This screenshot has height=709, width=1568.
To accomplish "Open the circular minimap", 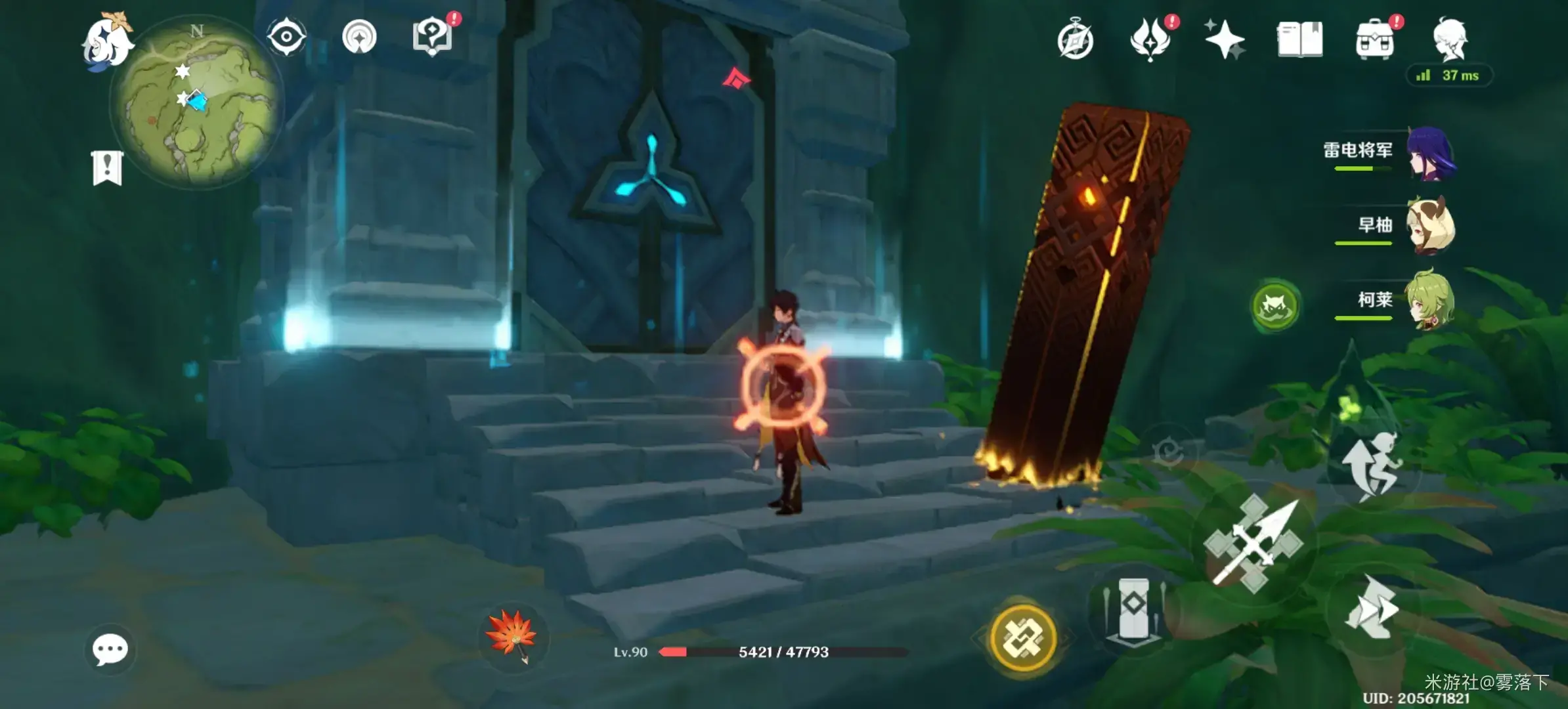I will click(196, 105).
